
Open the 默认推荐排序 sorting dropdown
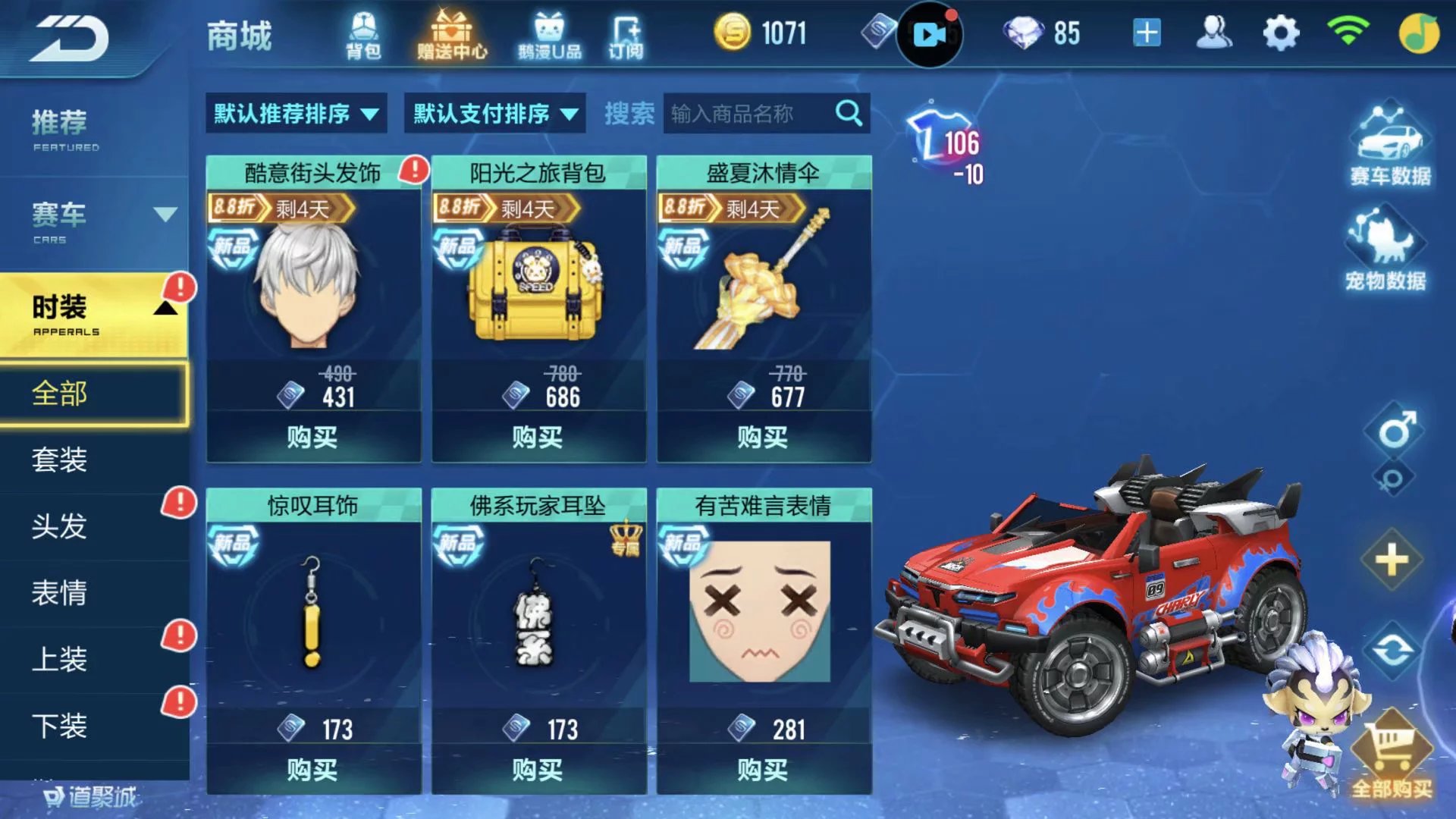pyautogui.click(x=296, y=112)
